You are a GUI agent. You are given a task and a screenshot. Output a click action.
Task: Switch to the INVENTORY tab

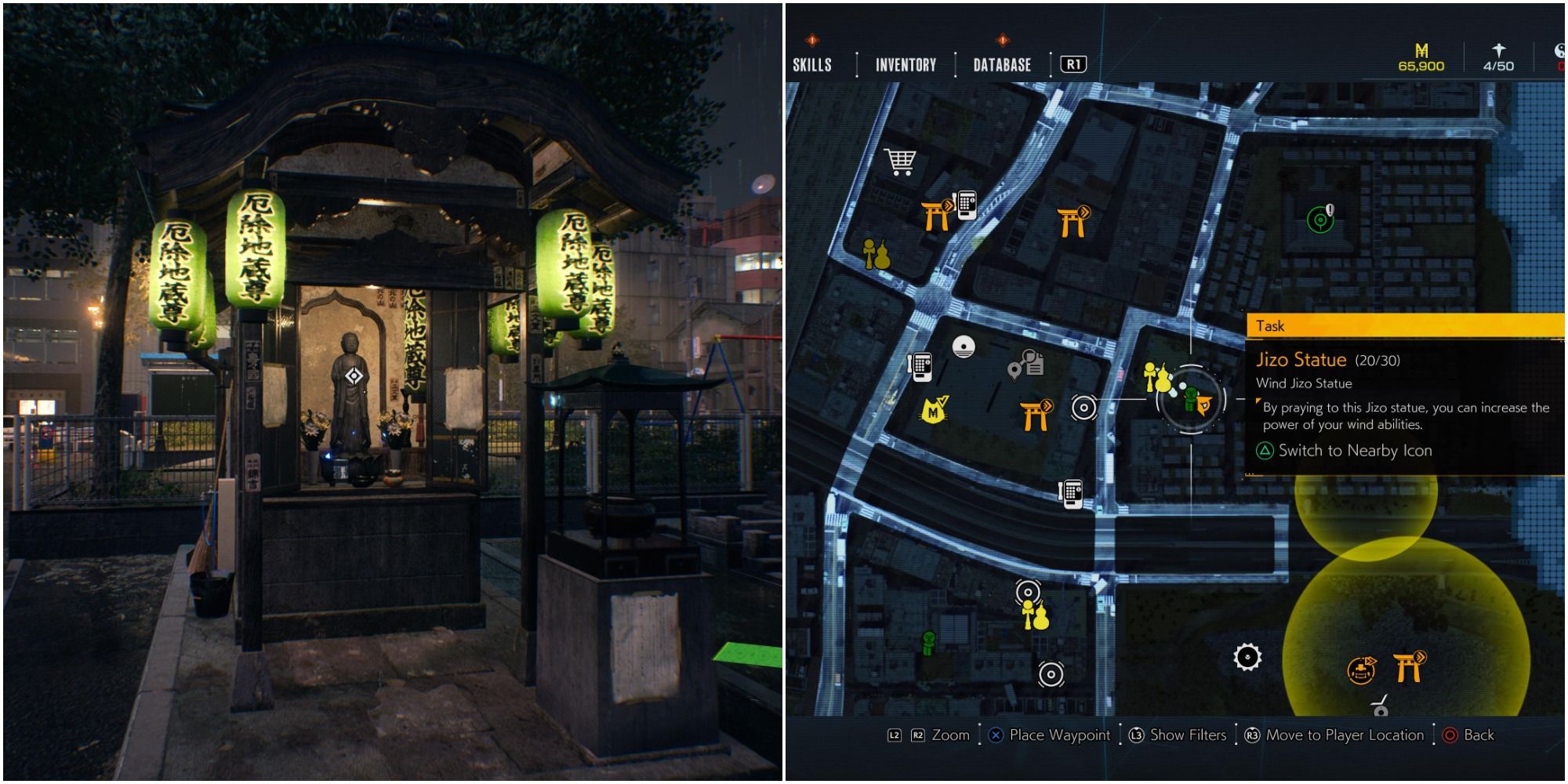pyautogui.click(x=906, y=65)
